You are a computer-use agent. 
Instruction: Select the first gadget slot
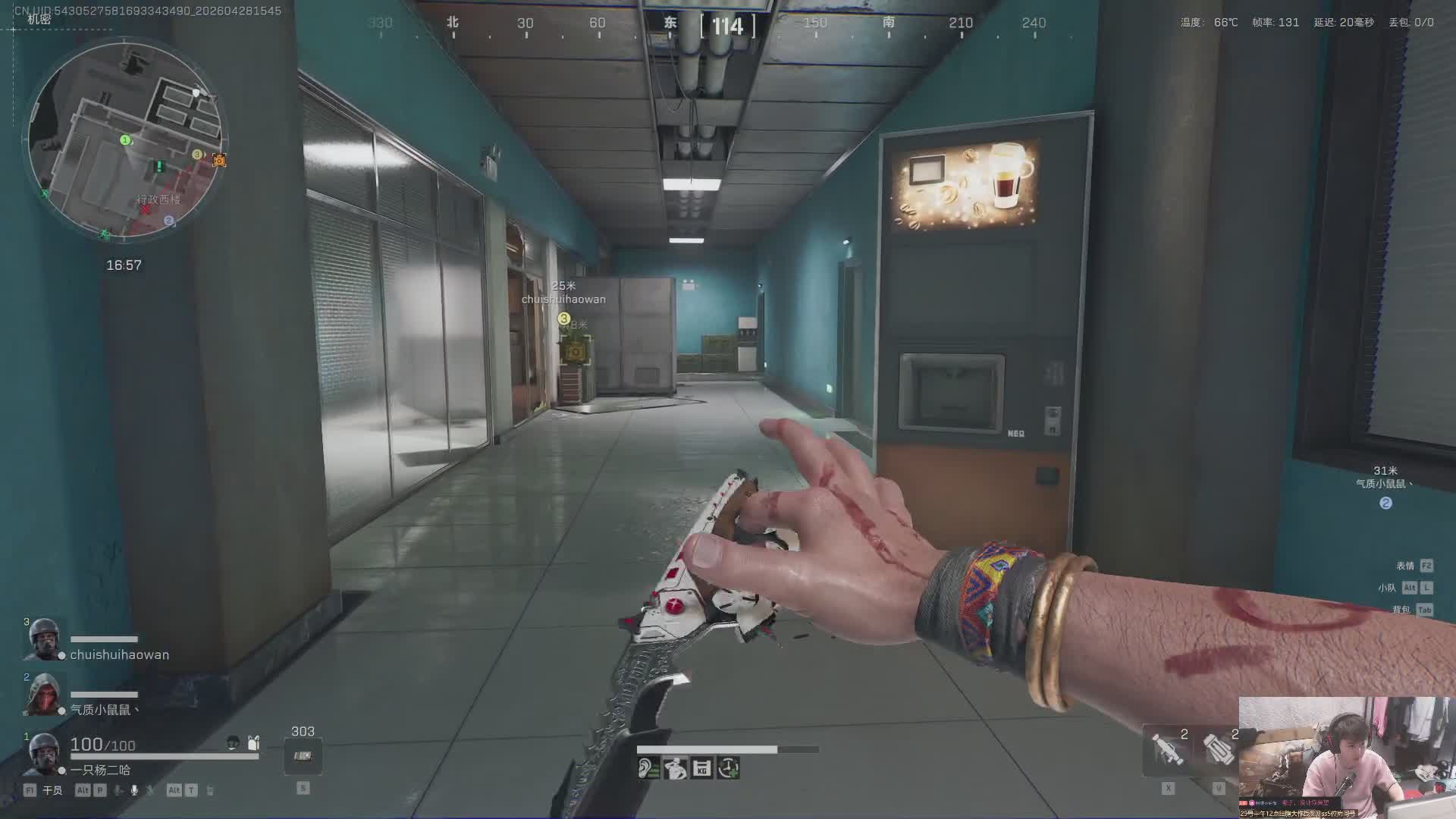1168,748
